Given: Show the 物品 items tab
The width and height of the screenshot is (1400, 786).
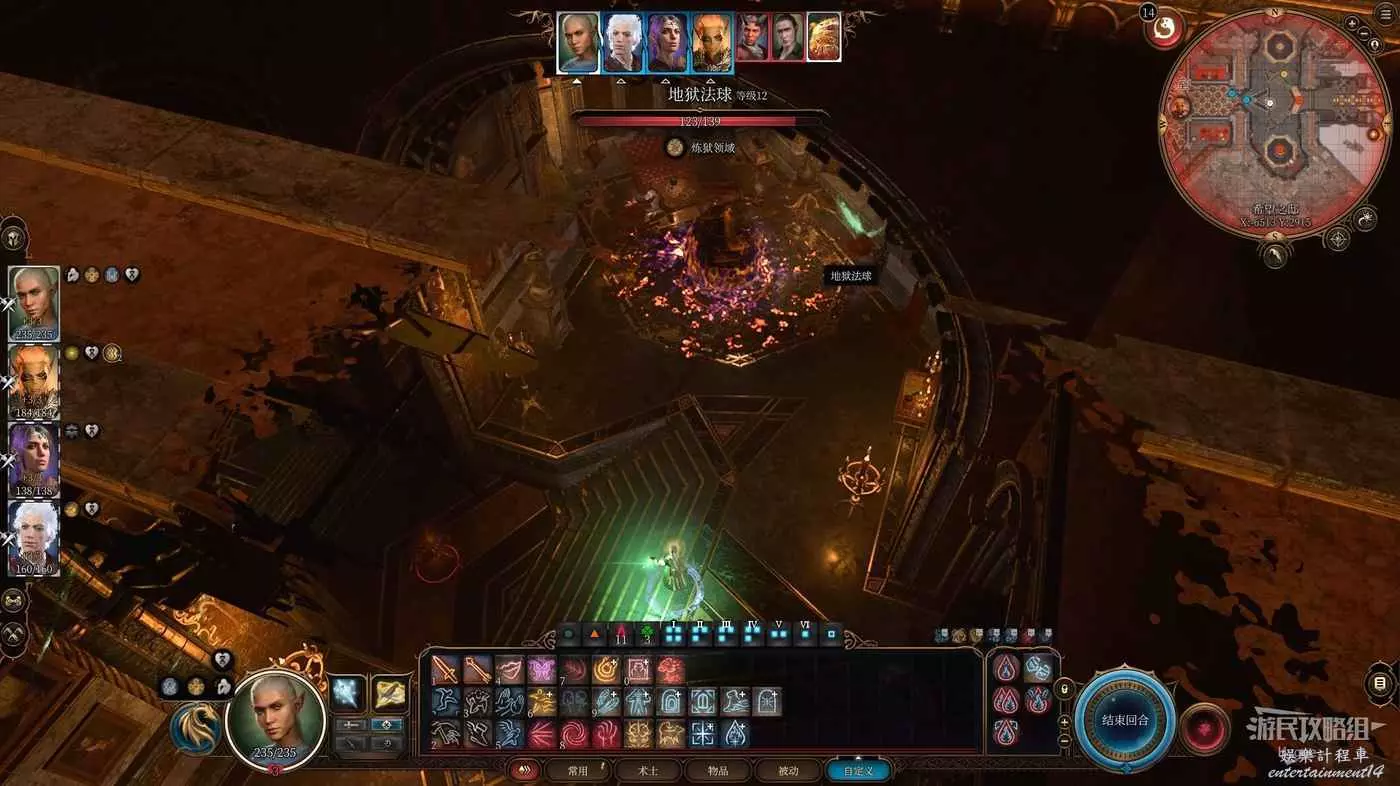Looking at the screenshot, I should click(717, 771).
